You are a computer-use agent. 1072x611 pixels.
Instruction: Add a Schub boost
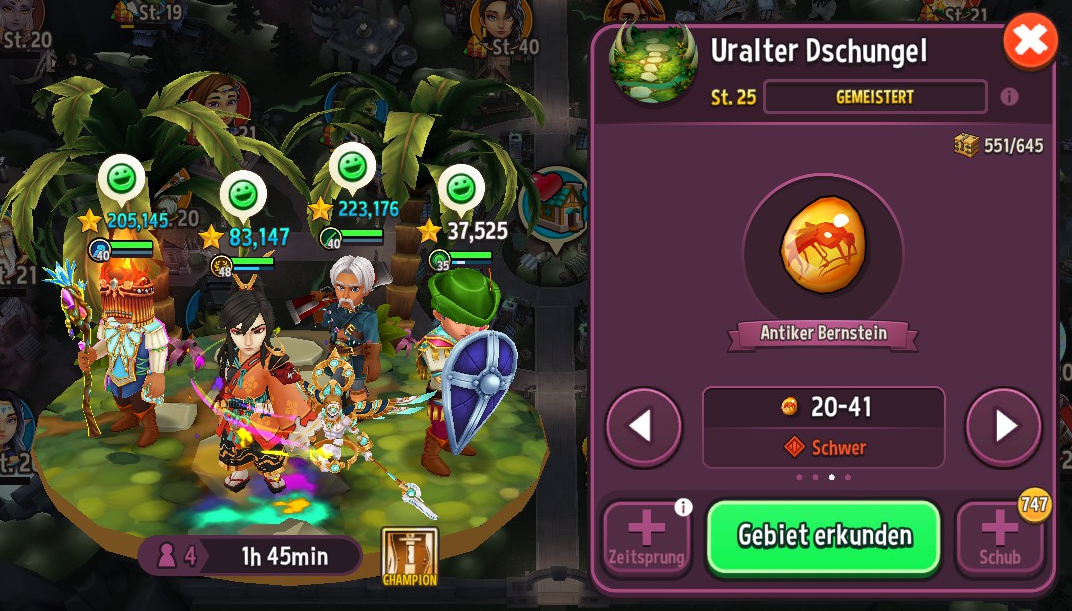pos(999,536)
